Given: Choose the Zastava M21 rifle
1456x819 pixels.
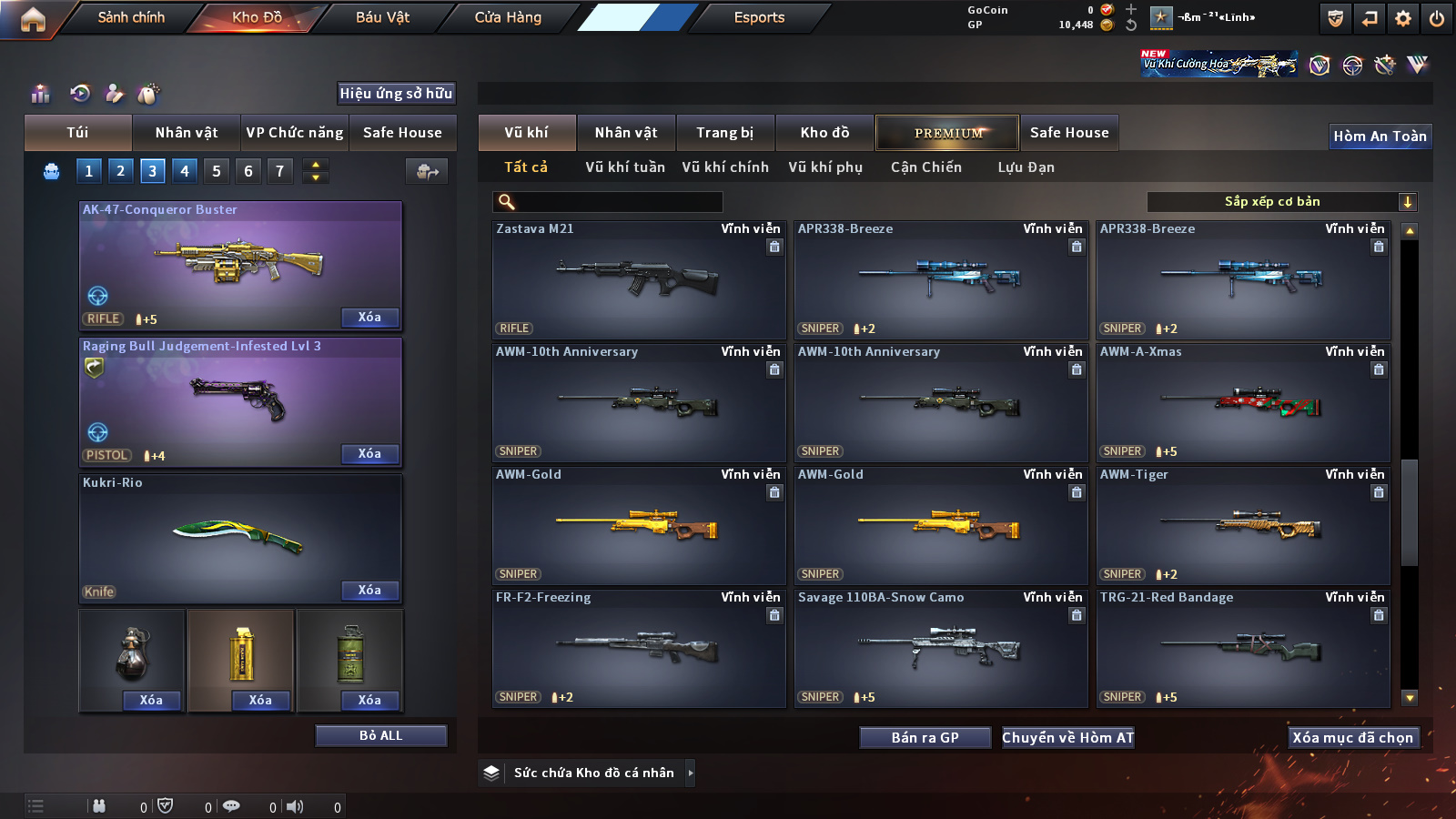Looking at the screenshot, I should pyautogui.click(x=639, y=279).
